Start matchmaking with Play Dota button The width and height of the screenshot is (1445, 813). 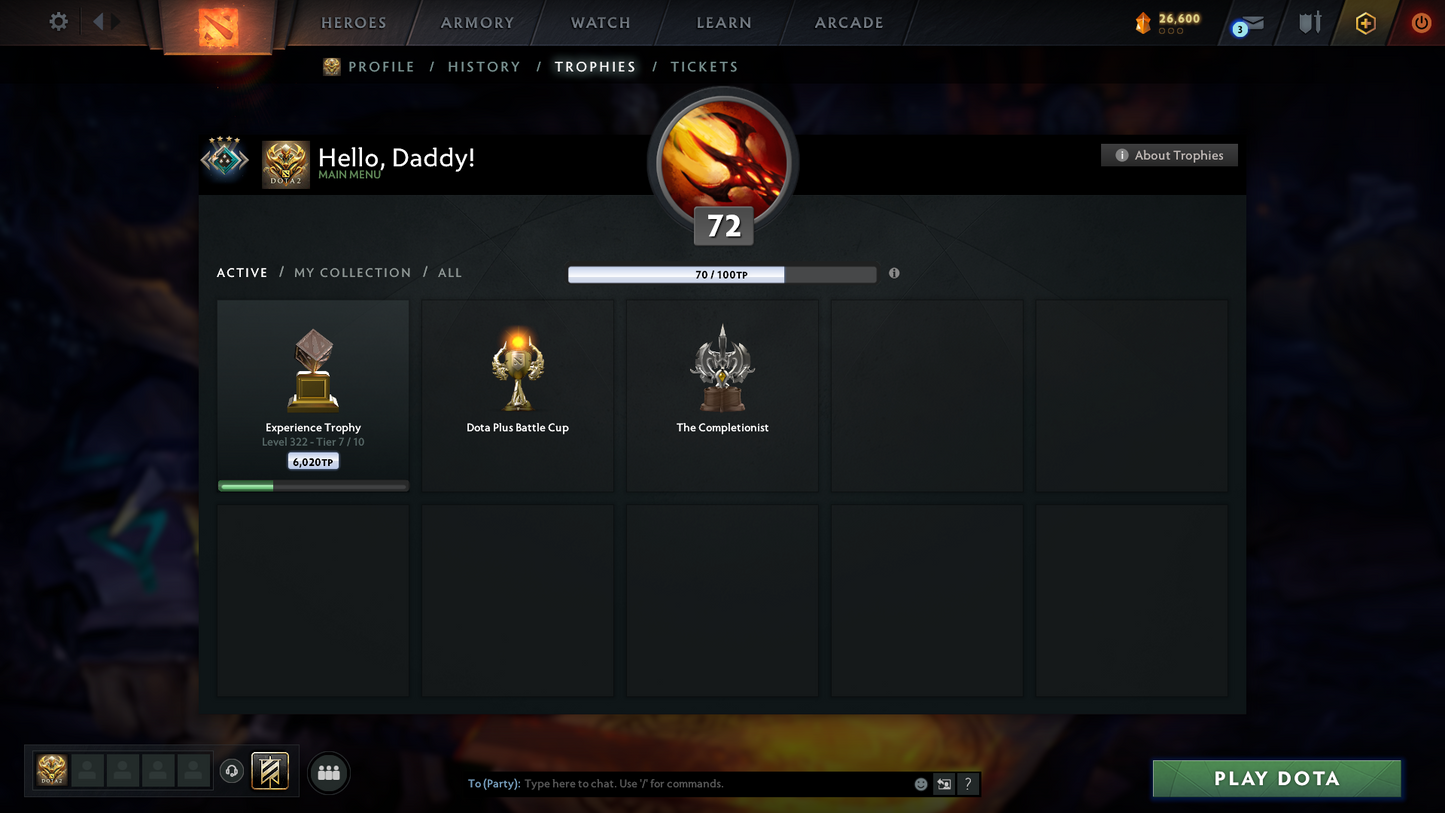(x=1276, y=778)
